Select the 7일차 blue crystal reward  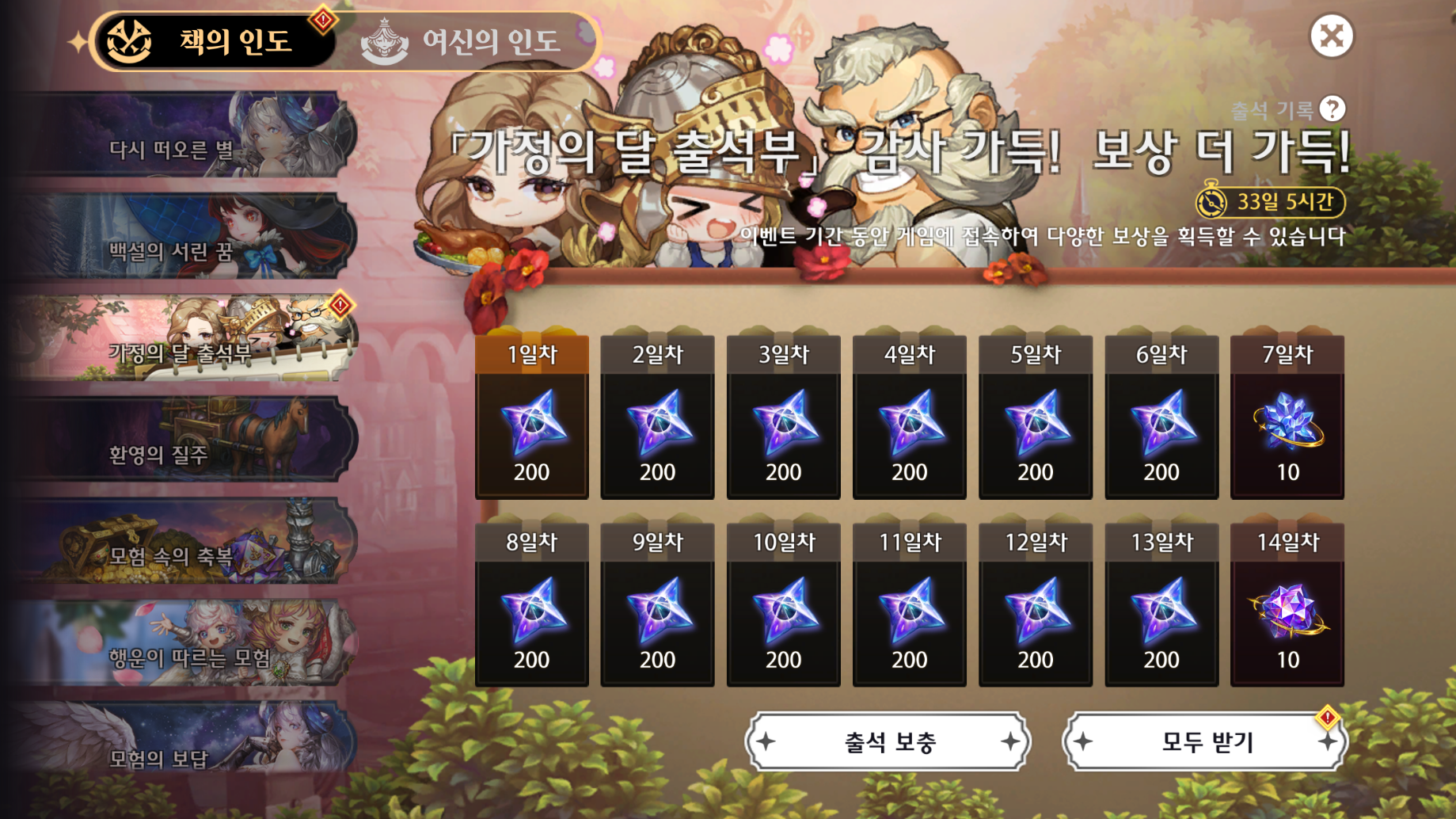coord(1287,418)
